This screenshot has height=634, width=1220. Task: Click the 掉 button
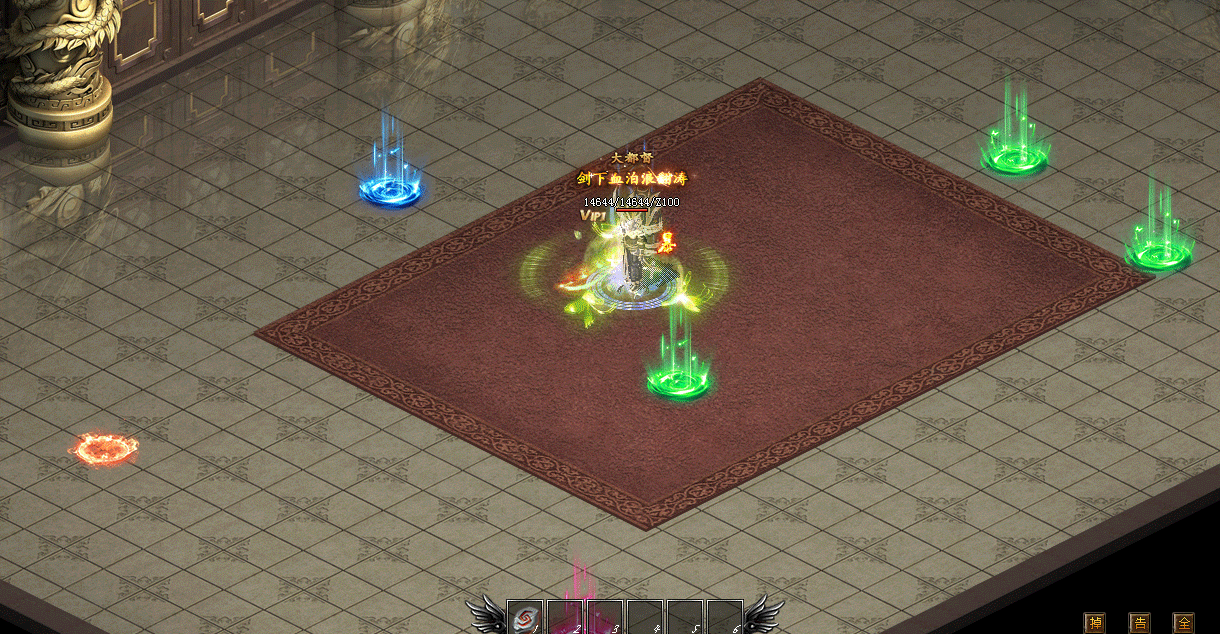pyautogui.click(x=1095, y=623)
